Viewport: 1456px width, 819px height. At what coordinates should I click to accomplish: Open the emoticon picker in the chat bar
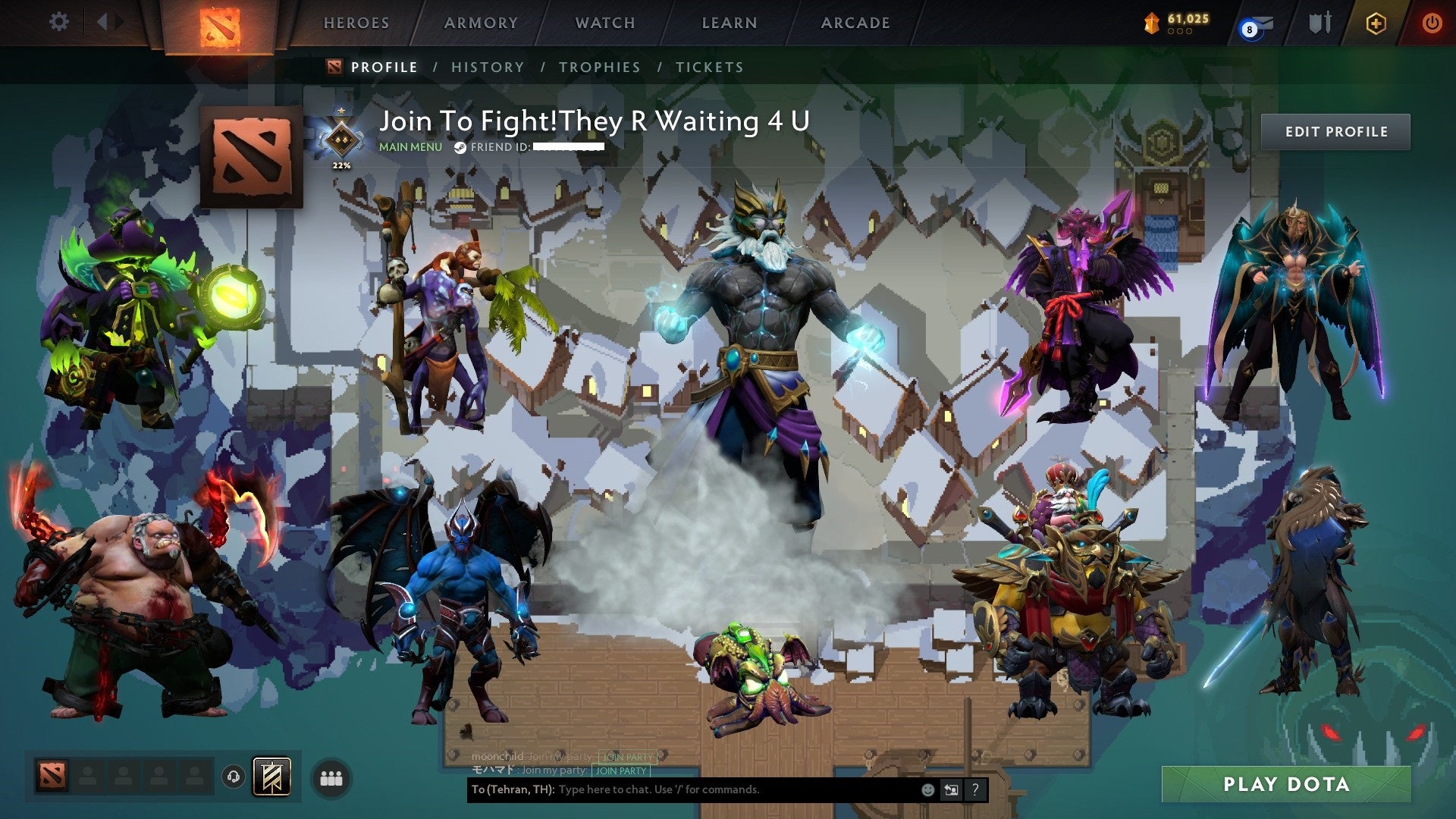(x=928, y=789)
